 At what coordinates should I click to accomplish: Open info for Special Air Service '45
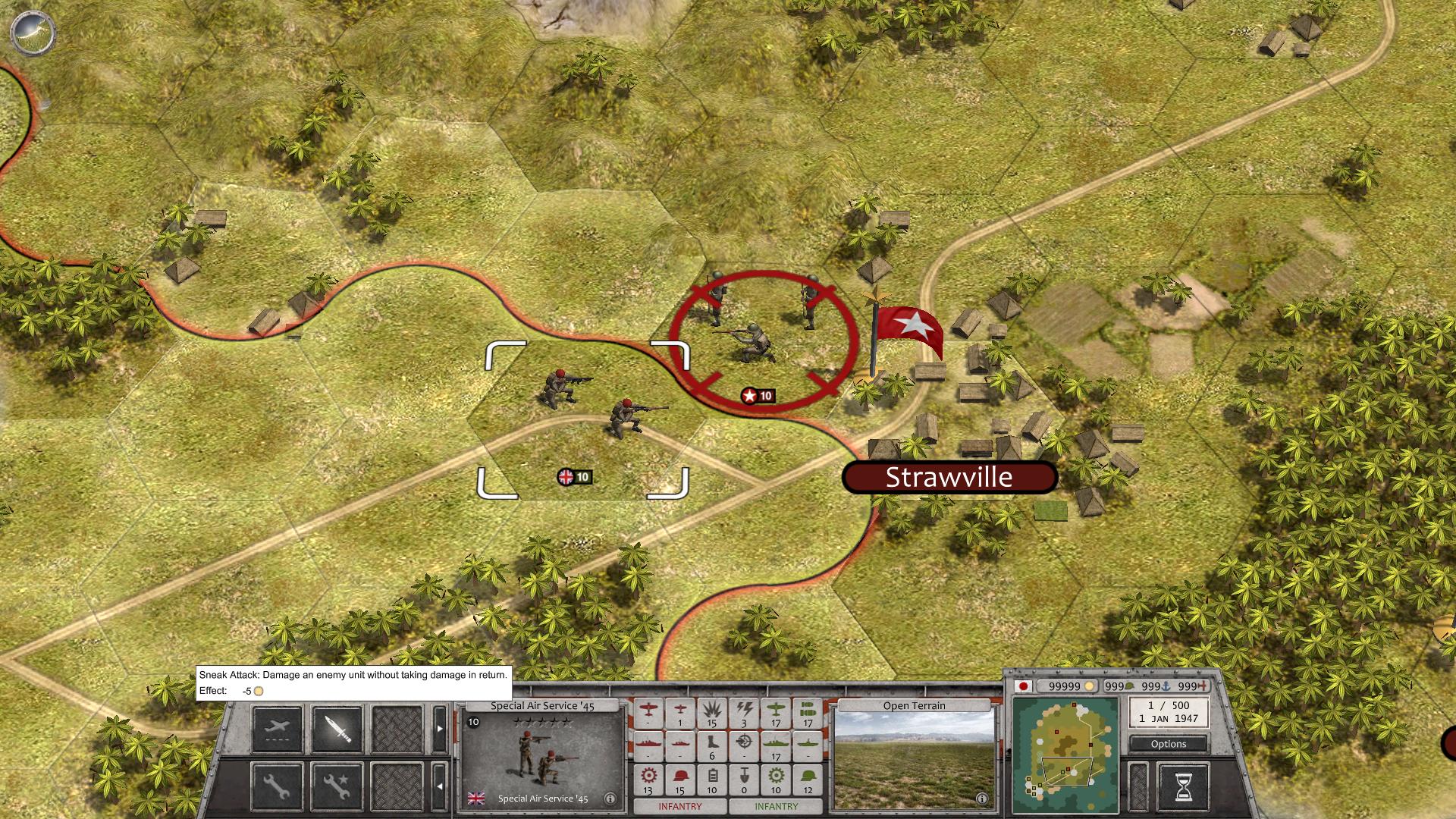point(610,798)
